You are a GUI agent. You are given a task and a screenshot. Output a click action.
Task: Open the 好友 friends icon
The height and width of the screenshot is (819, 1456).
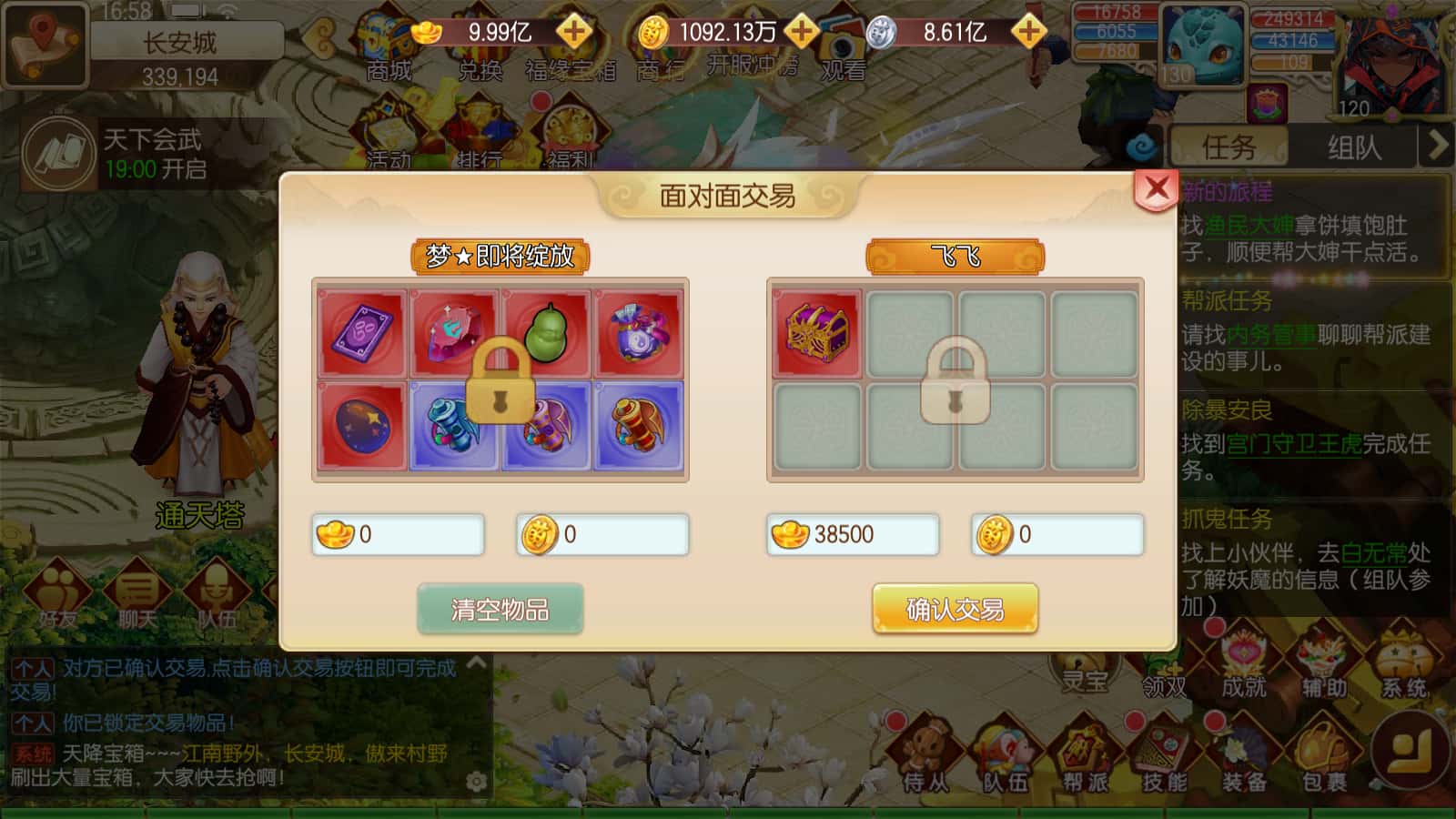pyautogui.click(x=56, y=591)
